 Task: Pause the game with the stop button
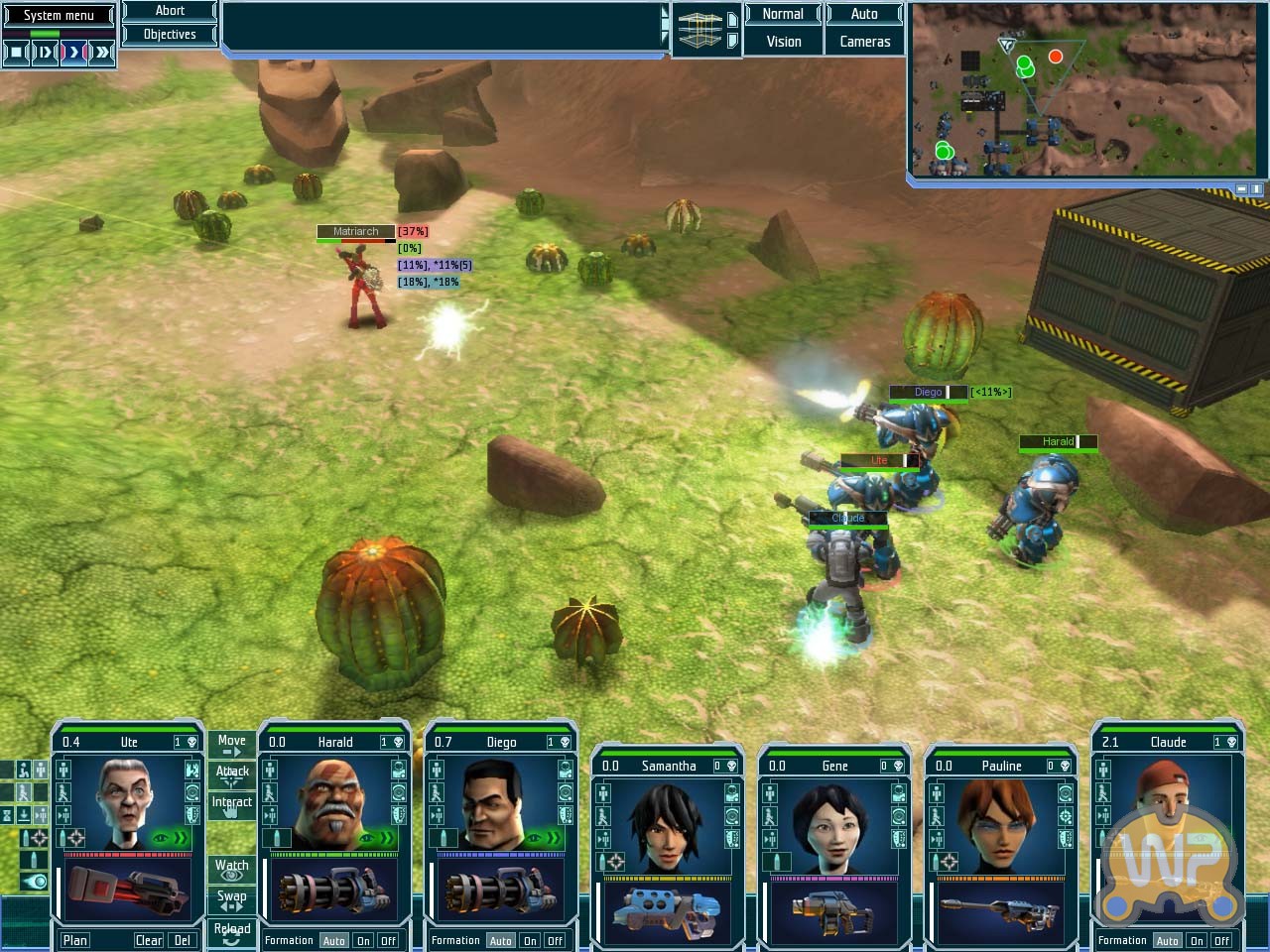point(16,53)
